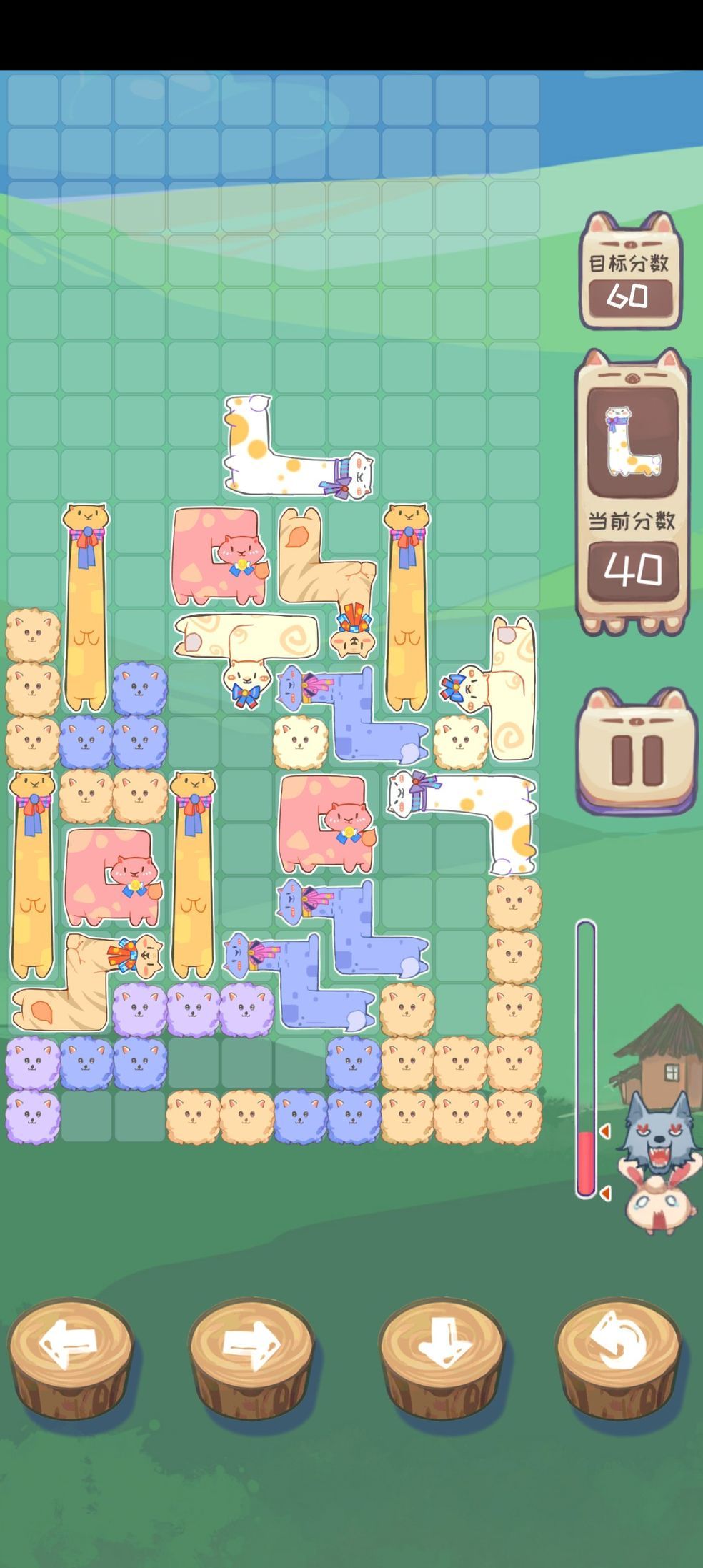703x1568 pixels.
Task: Drop the piece using the down arrow button
Action: pyautogui.click(x=441, y=1346)
